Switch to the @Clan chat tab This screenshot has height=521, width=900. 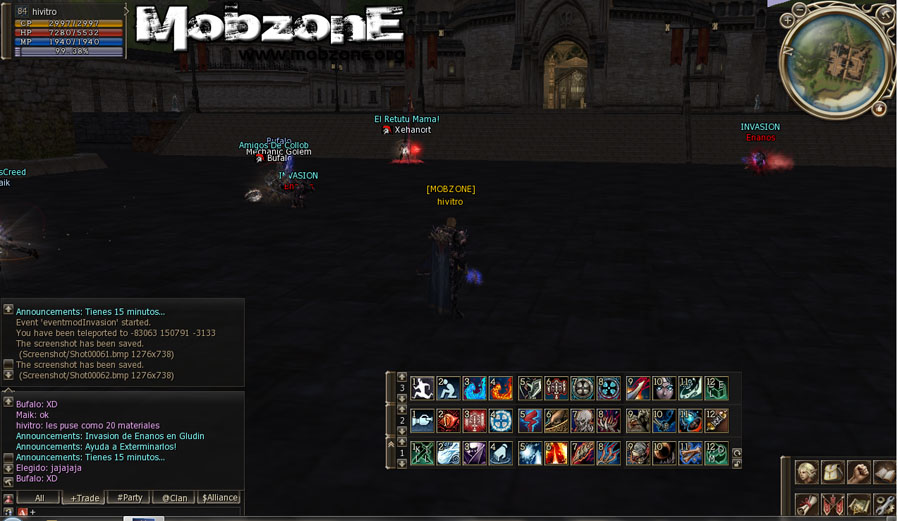(174, 497)
